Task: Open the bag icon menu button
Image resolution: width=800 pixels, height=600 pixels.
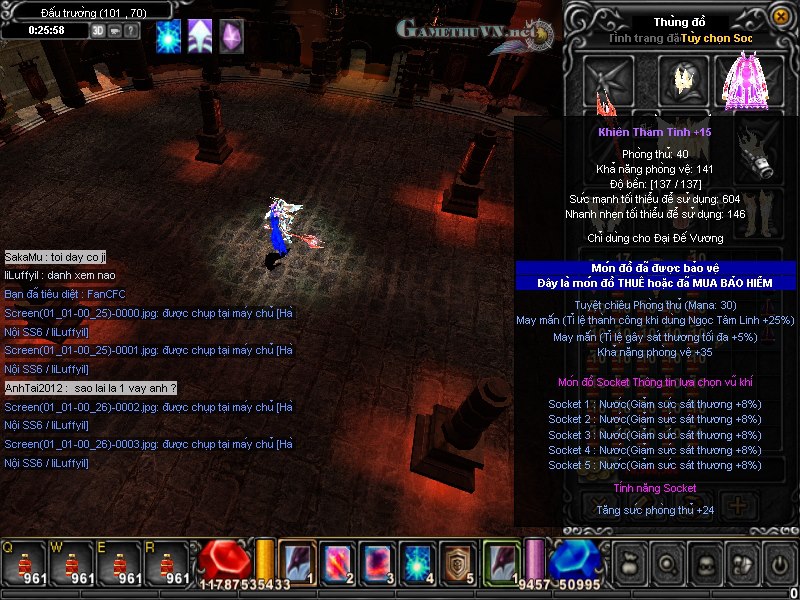Action: click(628, 563)
